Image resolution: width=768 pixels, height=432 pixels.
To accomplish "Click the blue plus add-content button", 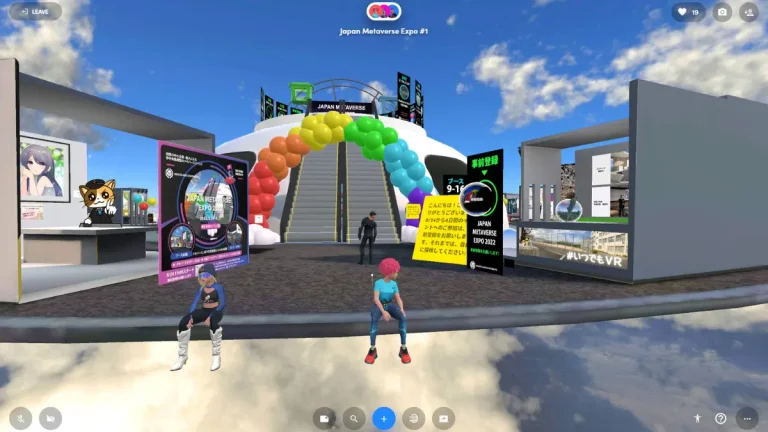I will point(384,418).
